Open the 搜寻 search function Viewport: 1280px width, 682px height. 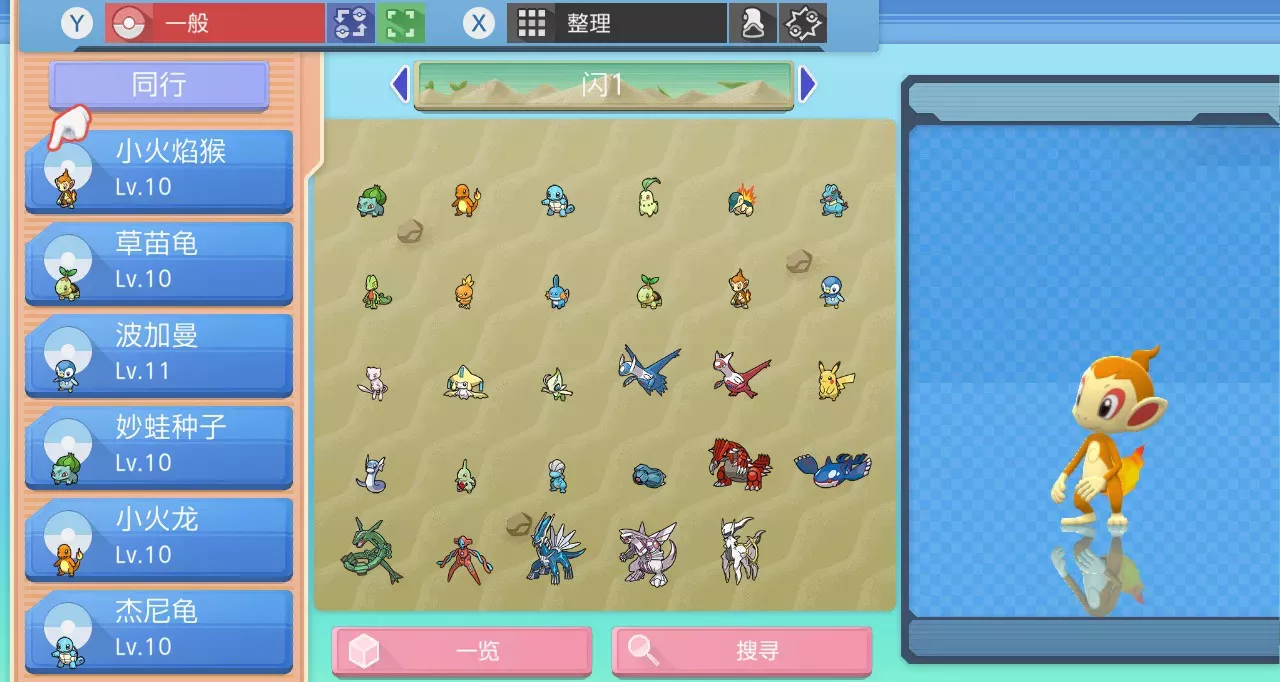tap(742, 652)
